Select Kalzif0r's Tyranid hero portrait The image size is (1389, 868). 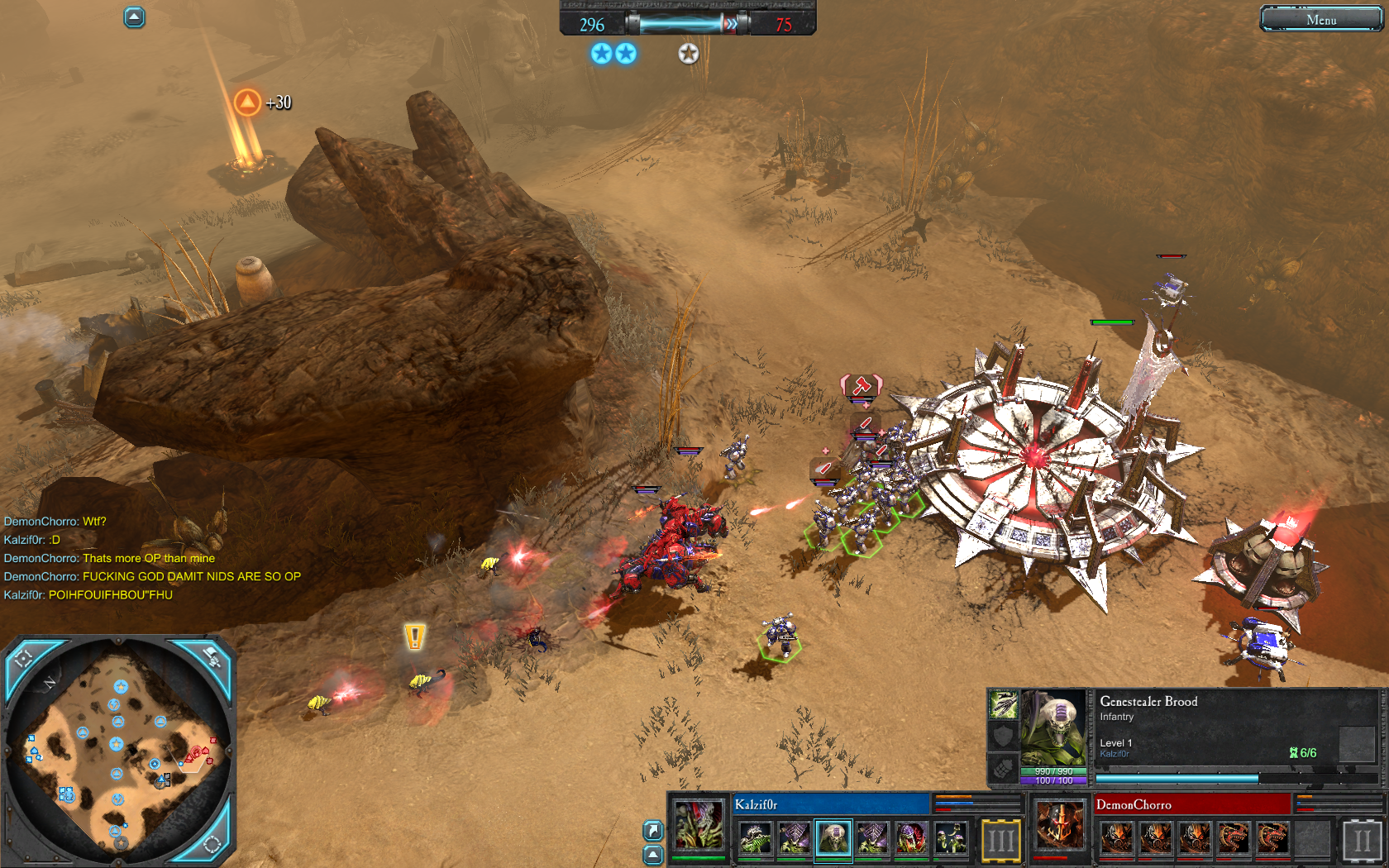point(699,827)
